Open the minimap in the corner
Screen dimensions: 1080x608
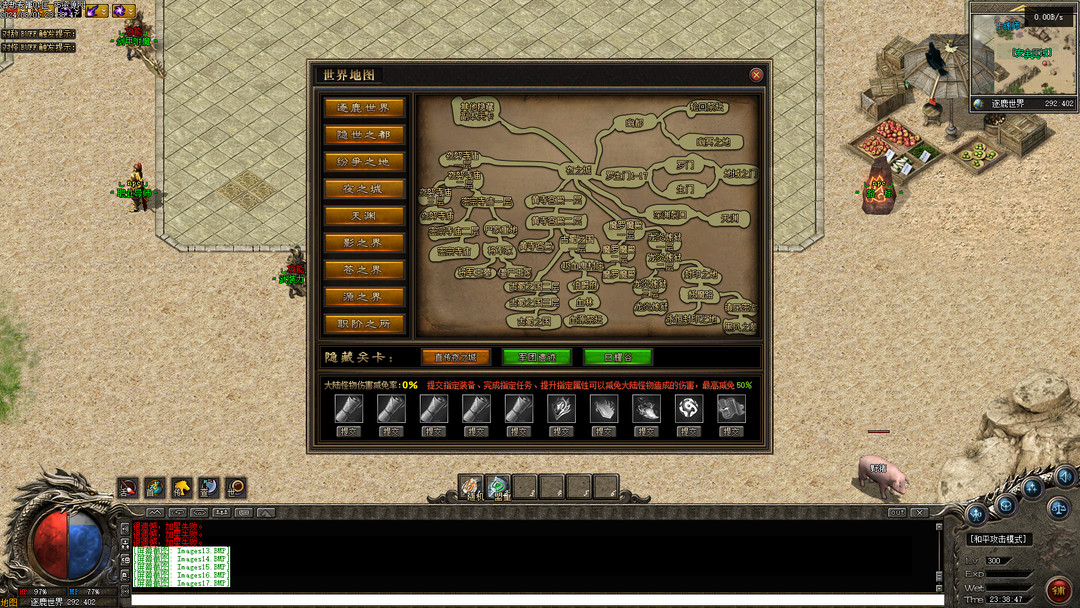coord(1023,55)
